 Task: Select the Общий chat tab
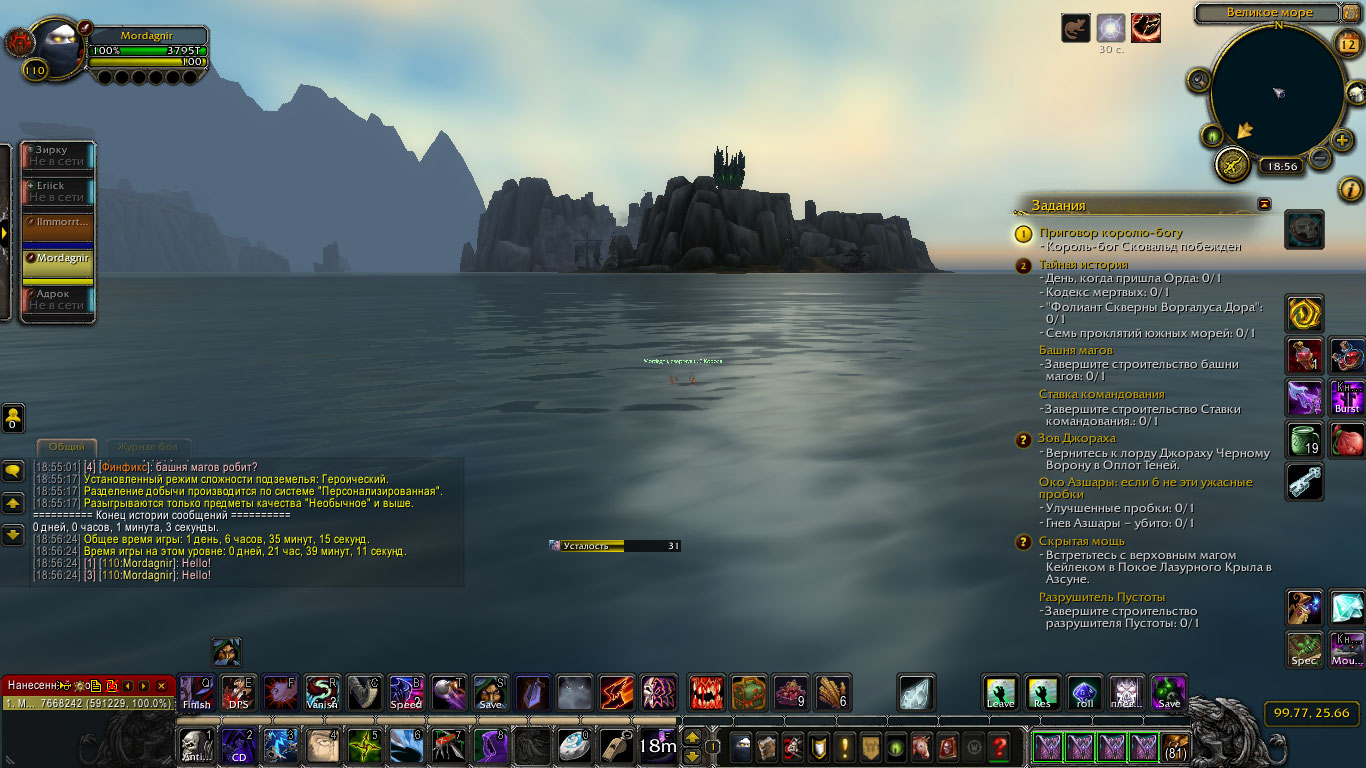click(x=67, y=447)
